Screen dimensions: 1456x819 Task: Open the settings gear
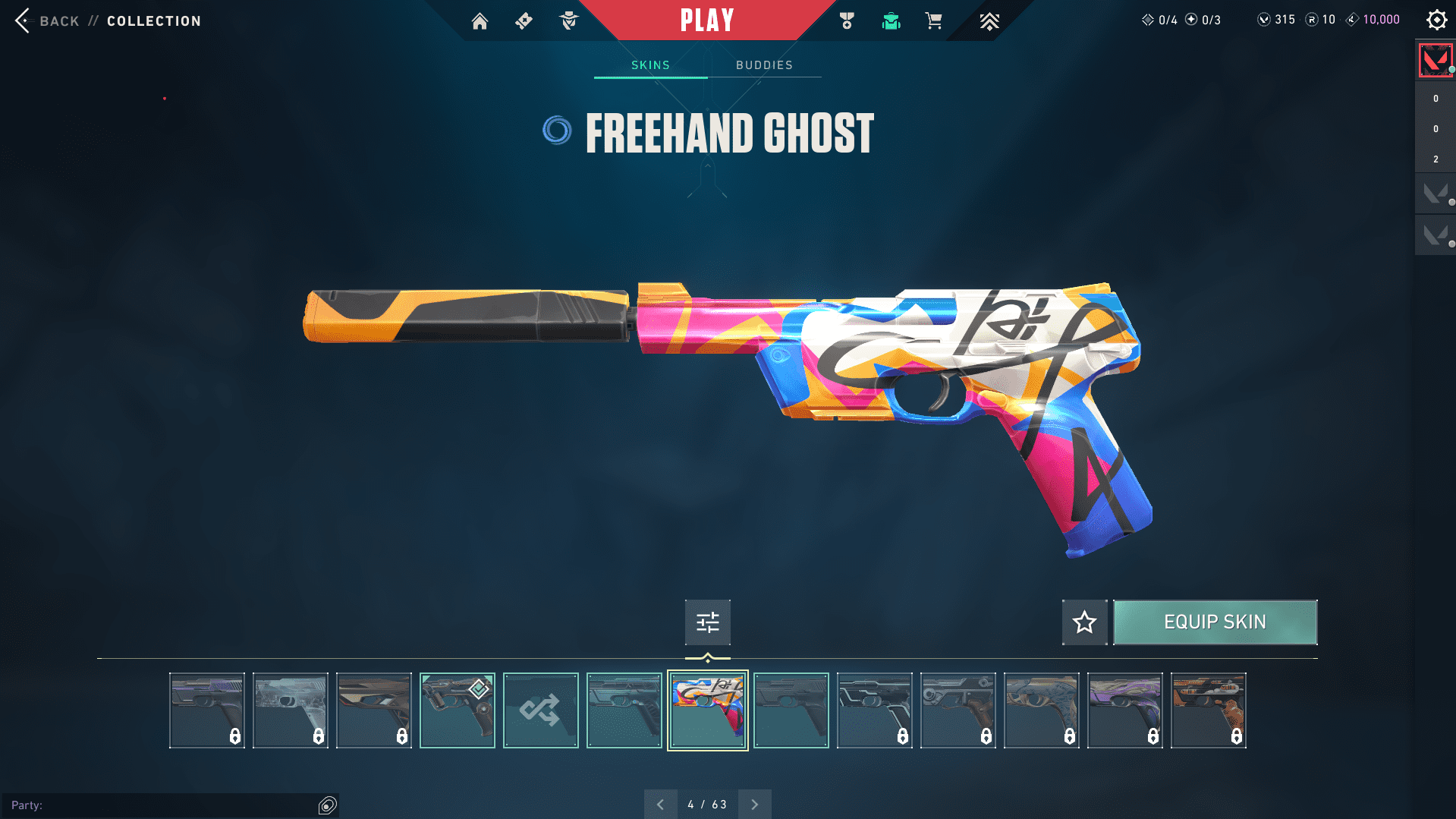tap(1436, 20)
